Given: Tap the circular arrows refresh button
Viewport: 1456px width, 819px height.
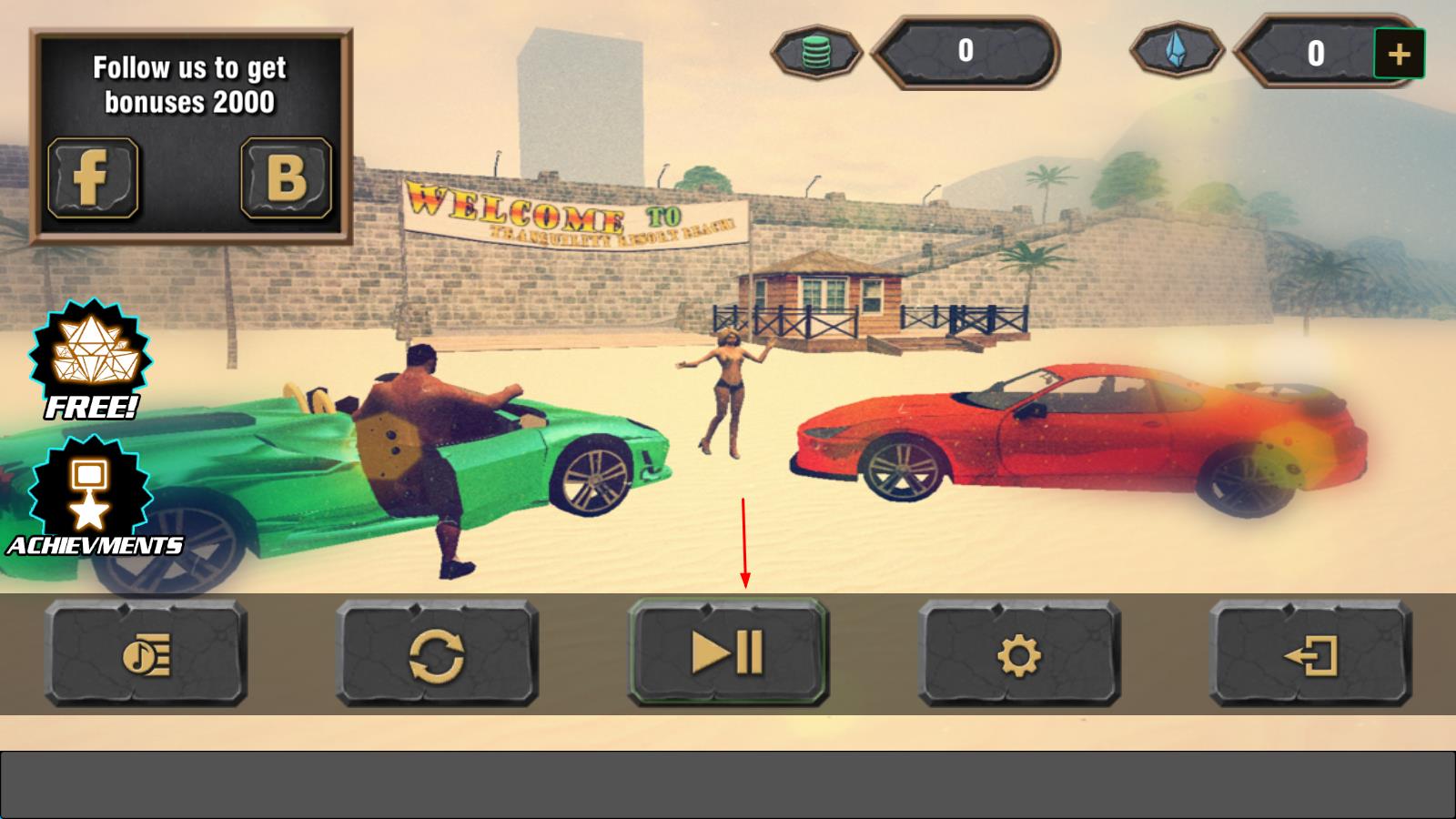Looking at the screenshot, I should (437, 654).
